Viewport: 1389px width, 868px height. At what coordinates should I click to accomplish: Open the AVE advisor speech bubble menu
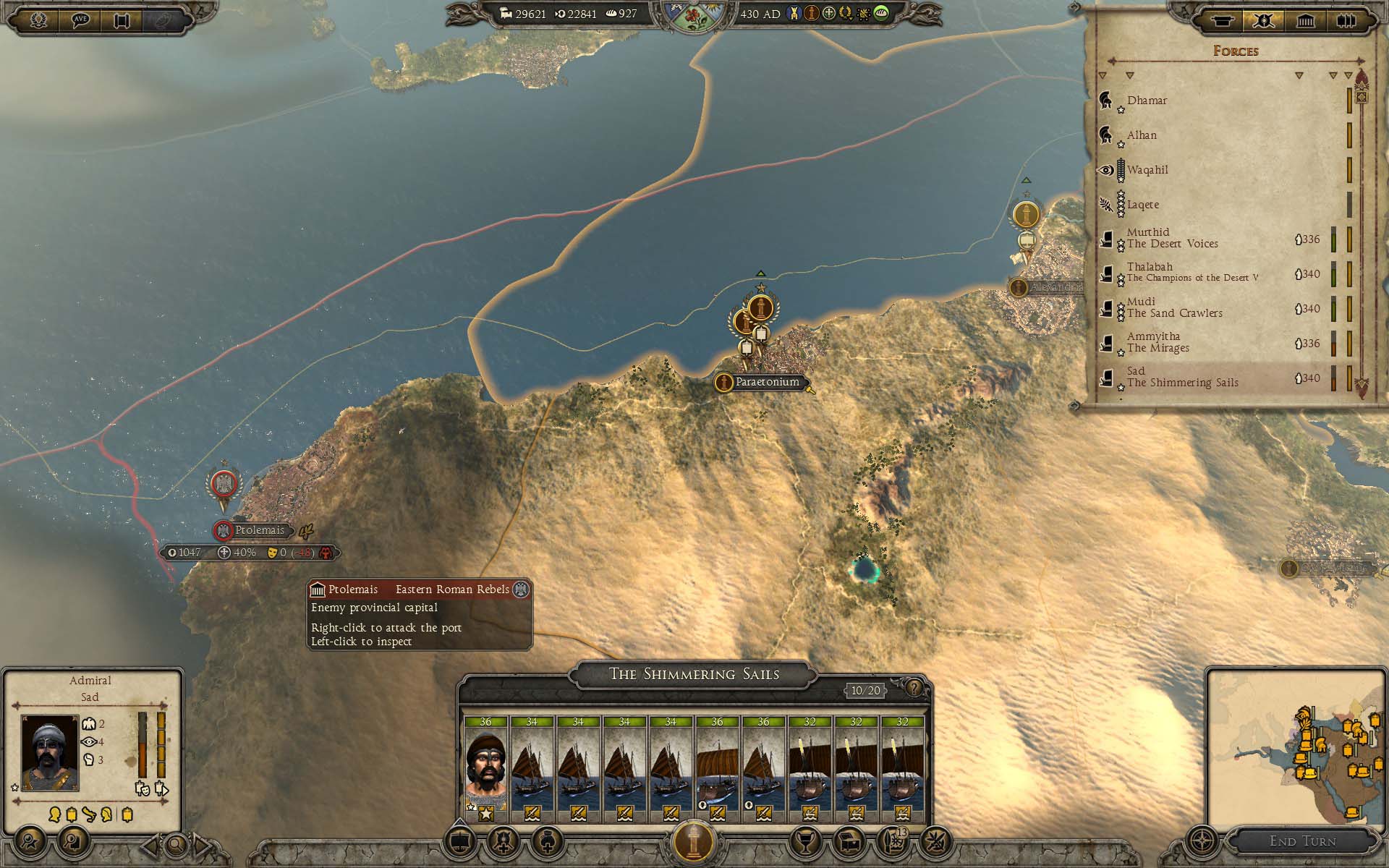(x=80, y=20)
